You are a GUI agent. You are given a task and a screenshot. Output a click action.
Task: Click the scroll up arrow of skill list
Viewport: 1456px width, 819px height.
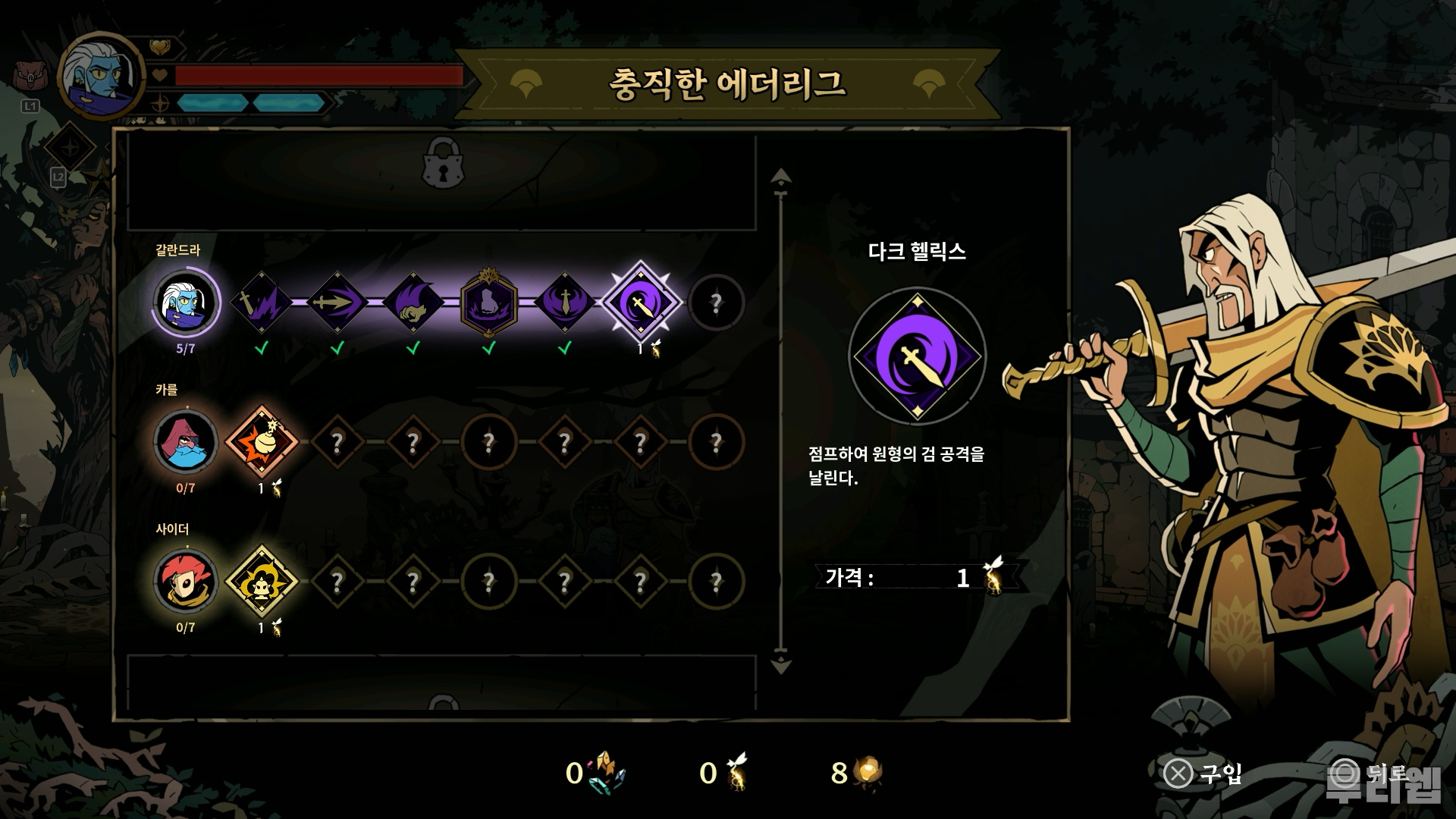(x=781, y=178)
